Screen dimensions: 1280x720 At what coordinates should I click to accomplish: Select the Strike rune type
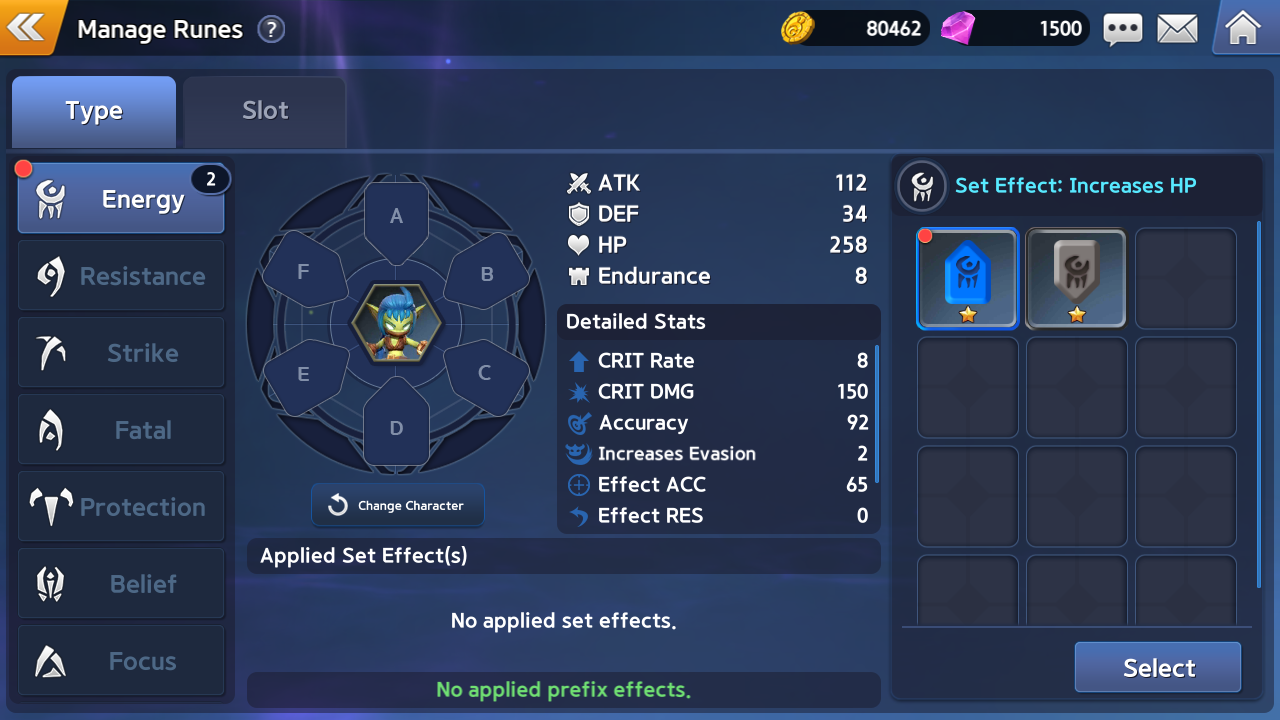pyautogui.click(x=121, y=353)
